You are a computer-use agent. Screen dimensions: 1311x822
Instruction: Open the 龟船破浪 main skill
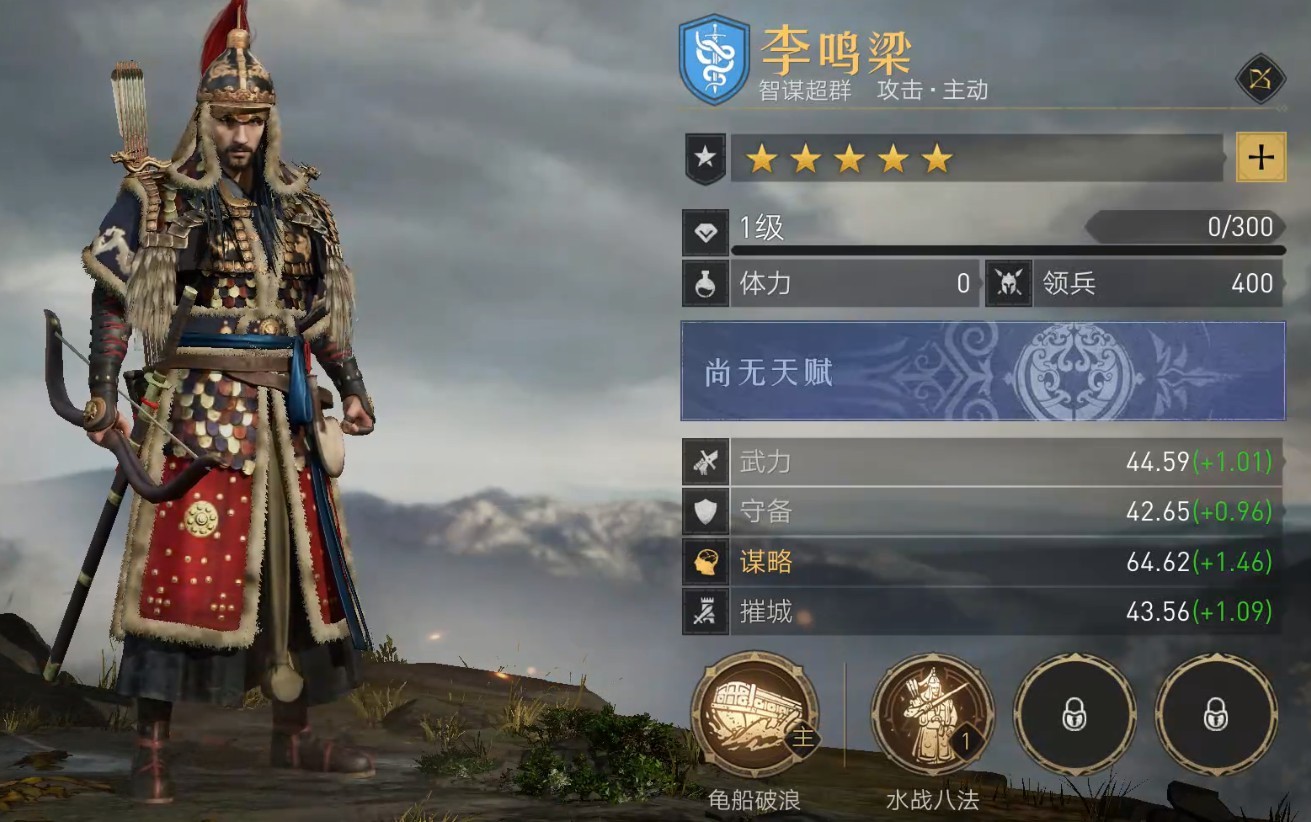tap(755, 714)
